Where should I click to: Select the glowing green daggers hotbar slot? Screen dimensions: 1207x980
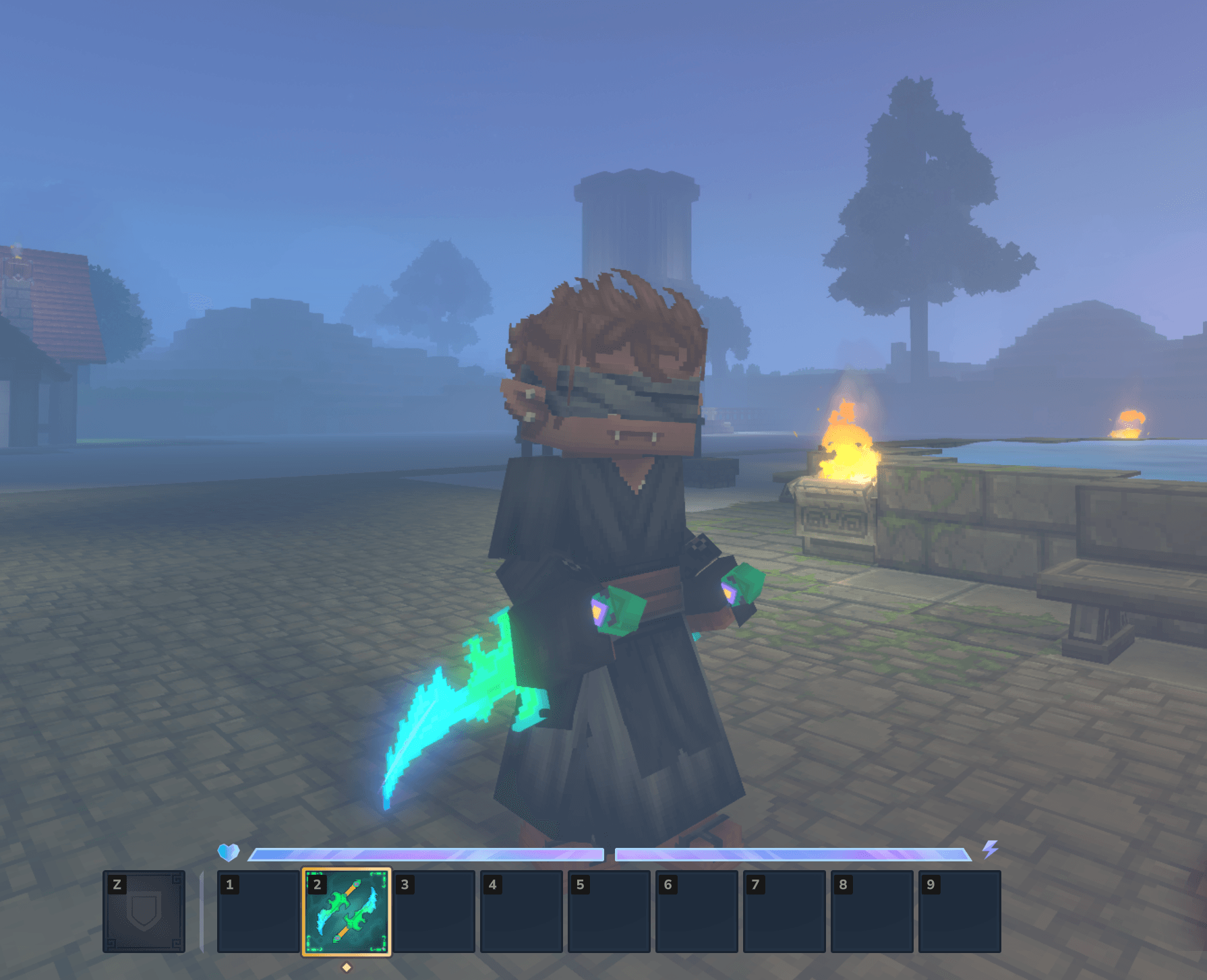pyautogui.click(x=346, y=911)
